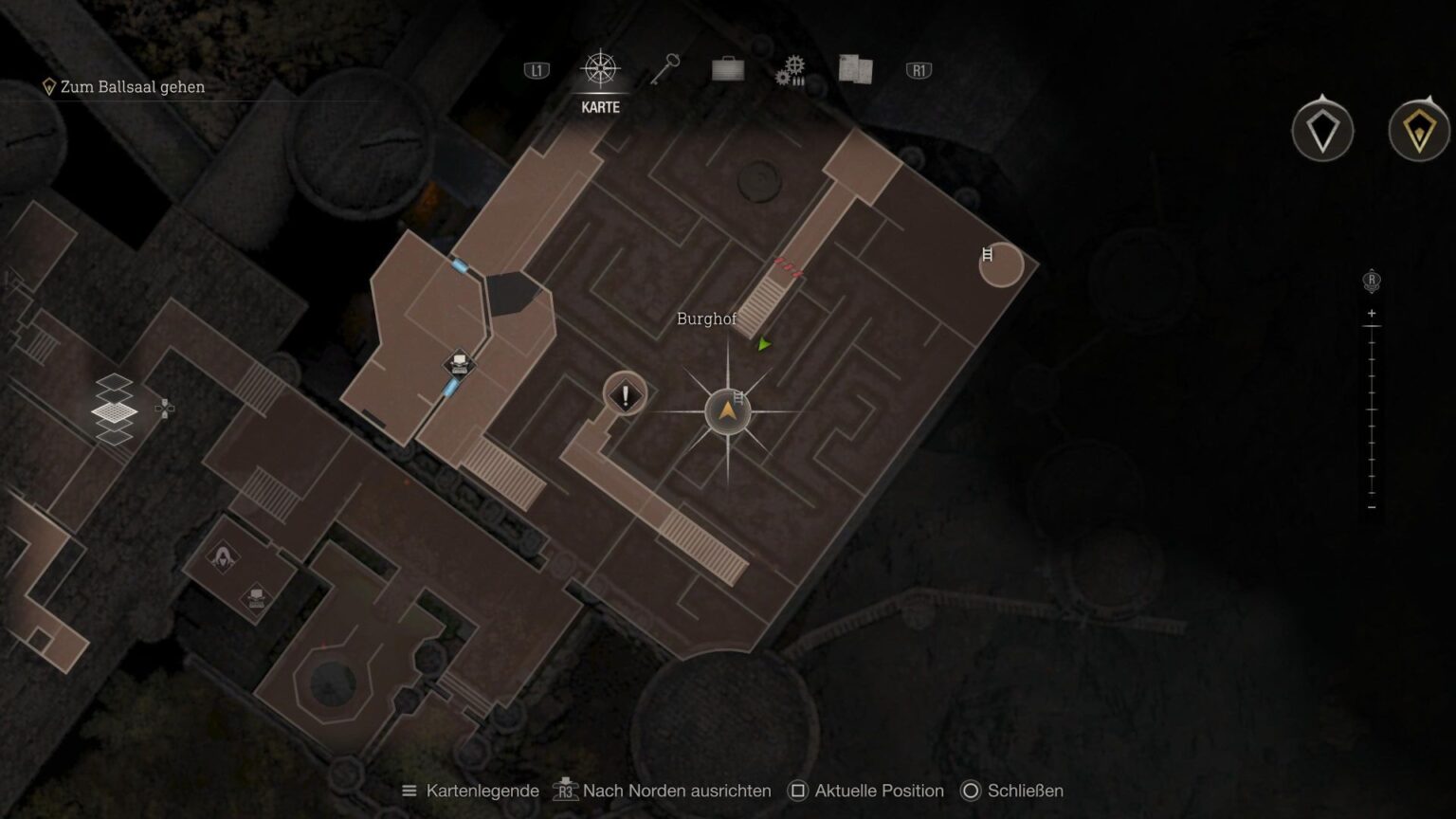The height and width of the screenshot is (819, 1456).
Task: Select the Karte compass tab
Action: (600, 71)
